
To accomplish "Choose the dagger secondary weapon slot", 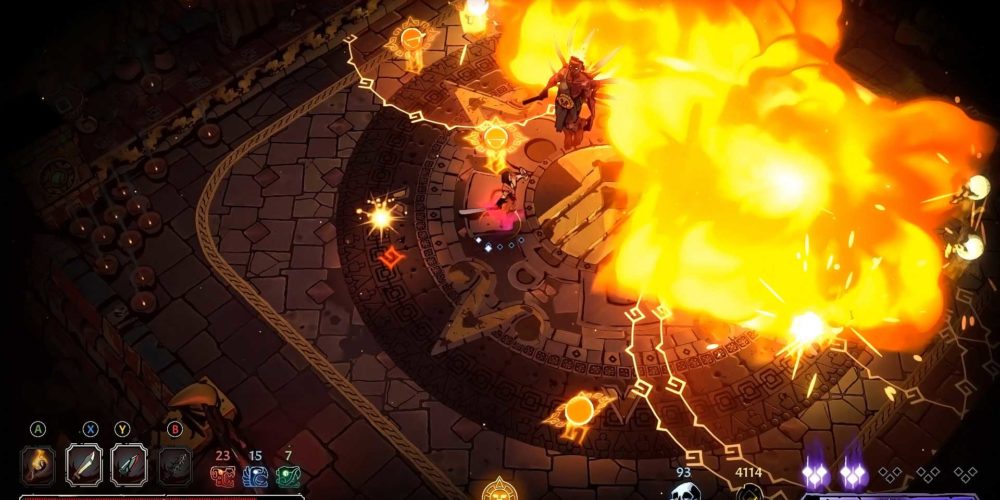I will [129, 465].
